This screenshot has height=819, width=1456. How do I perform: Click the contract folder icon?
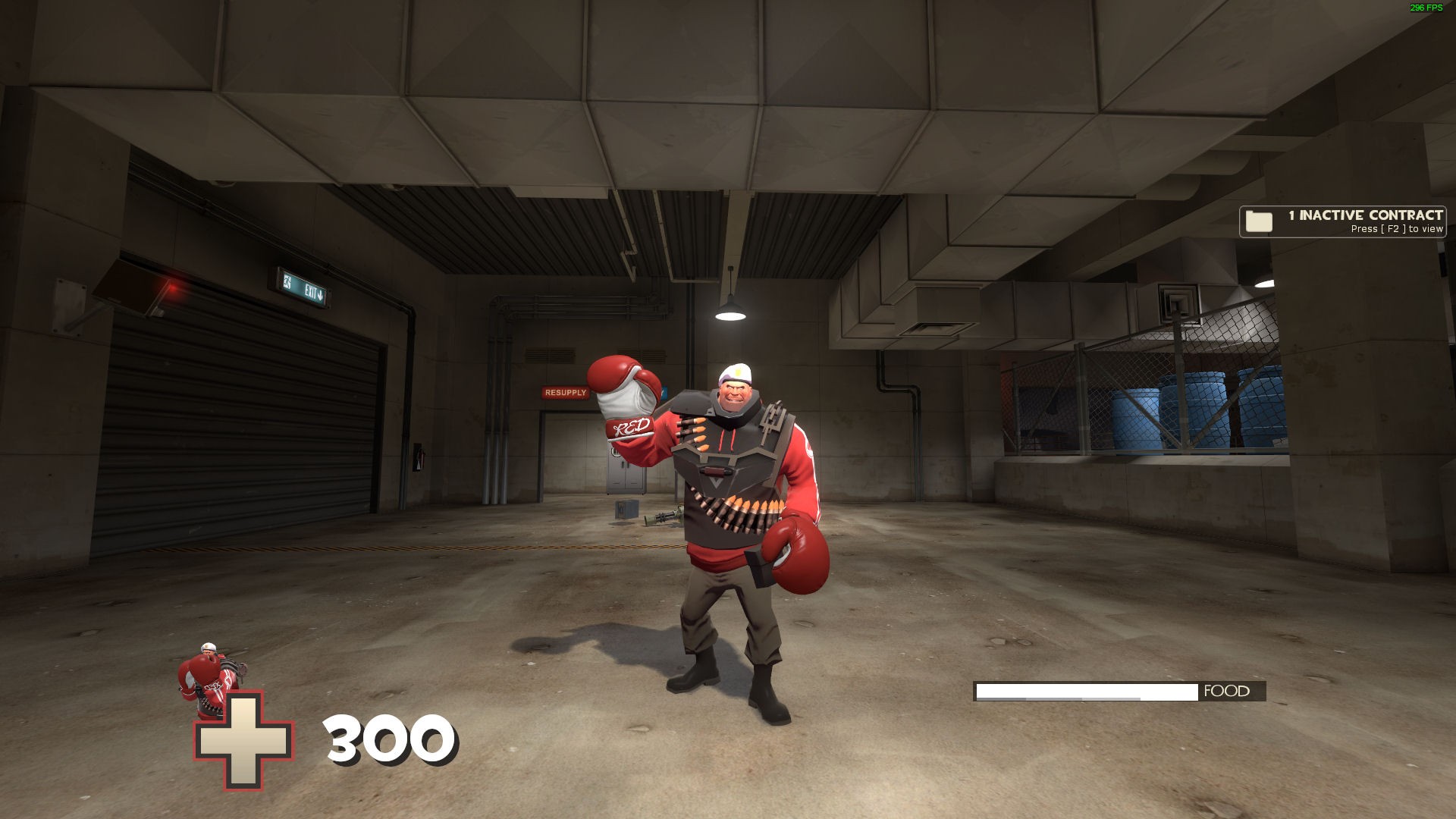[1260, 221]
